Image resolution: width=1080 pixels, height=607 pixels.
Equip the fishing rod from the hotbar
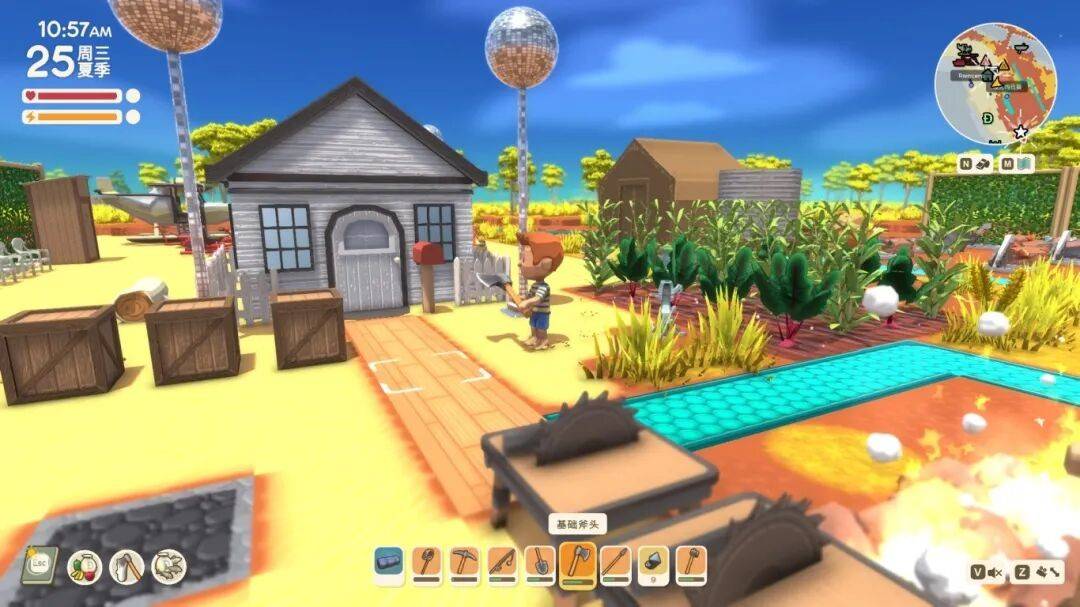tap(502, 564)
